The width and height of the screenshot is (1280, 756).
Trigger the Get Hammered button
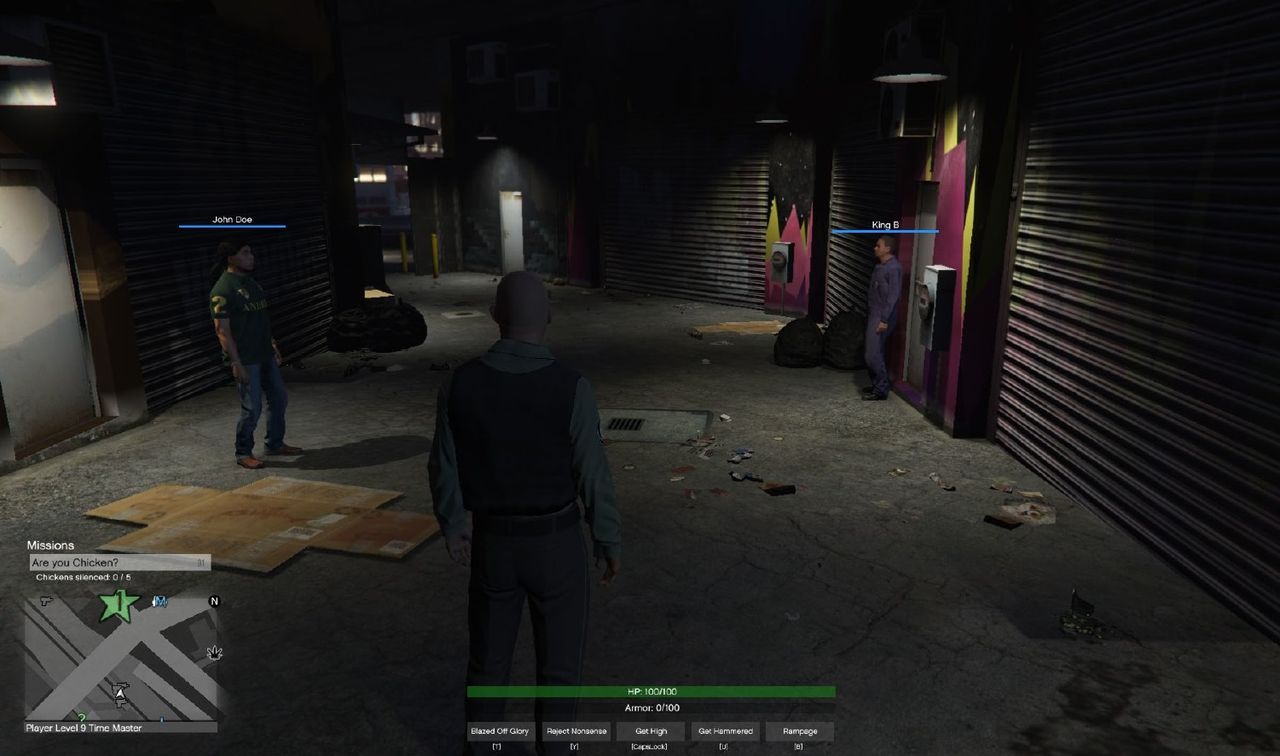724,731
